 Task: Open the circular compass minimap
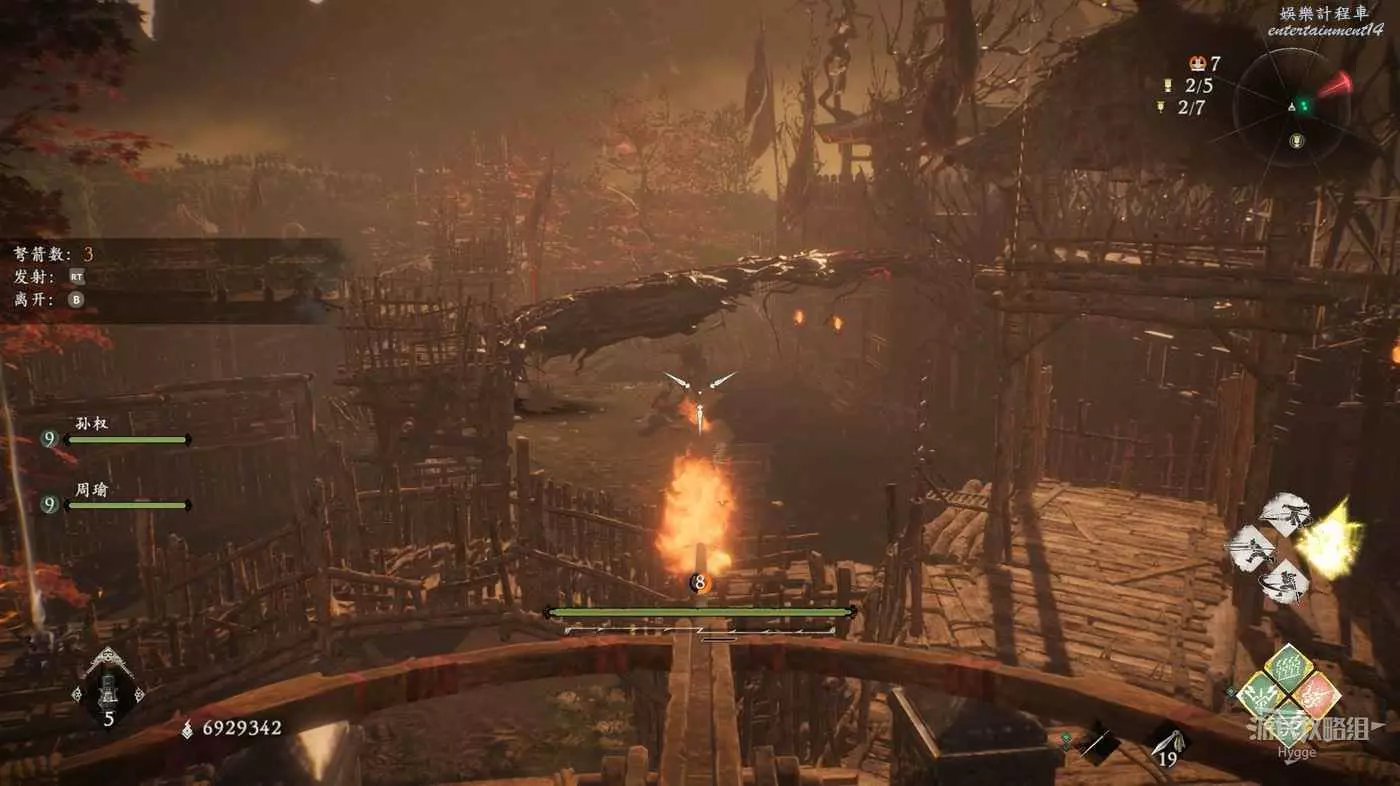tap(1295, 108)
